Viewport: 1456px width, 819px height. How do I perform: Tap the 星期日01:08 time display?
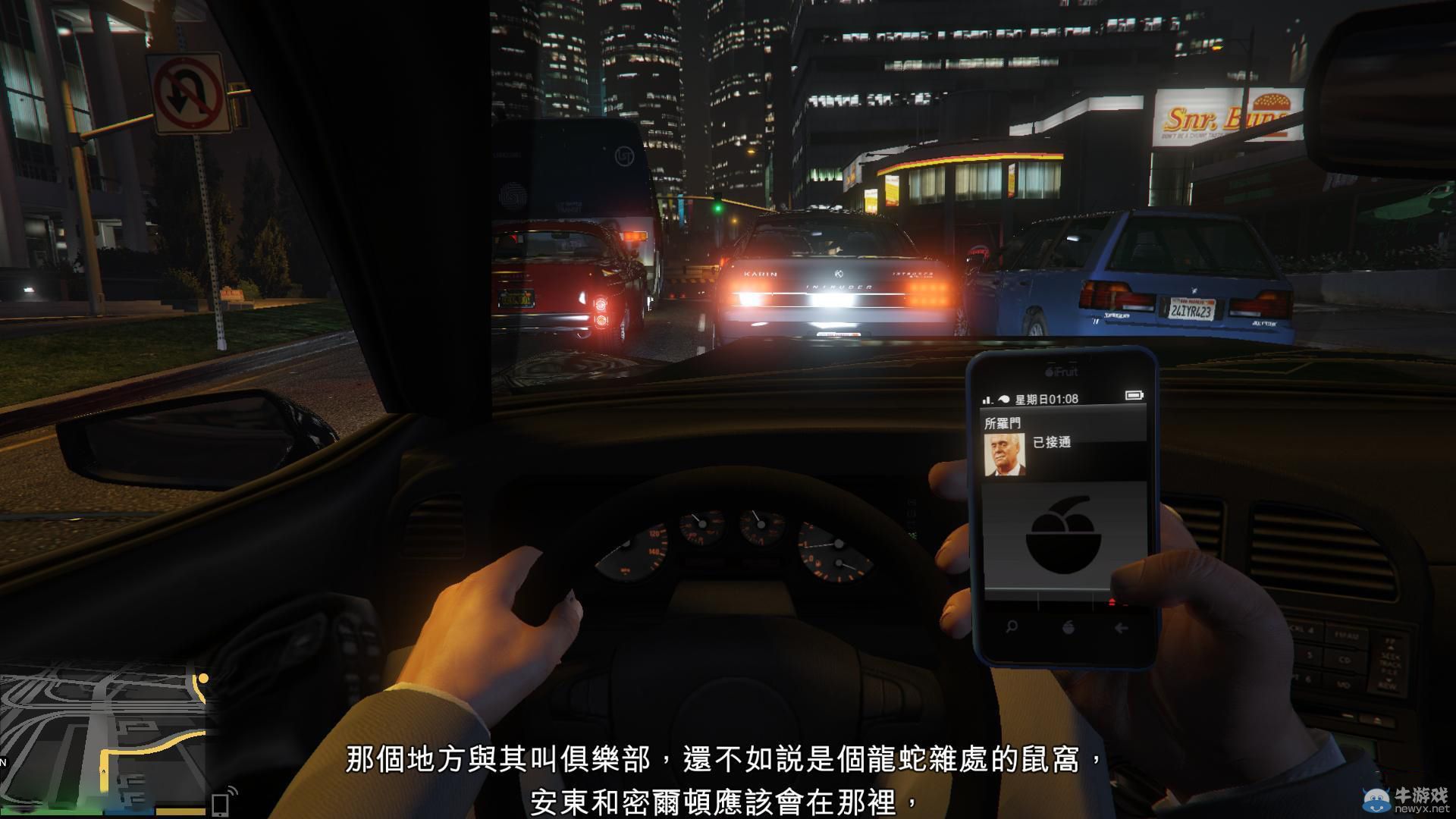tap(1047, 399)
